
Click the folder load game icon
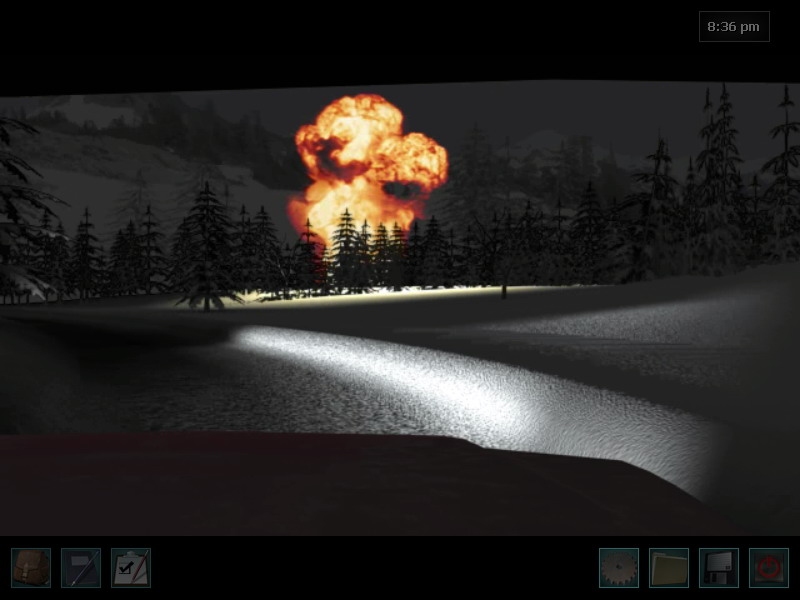tap(669, 567)
